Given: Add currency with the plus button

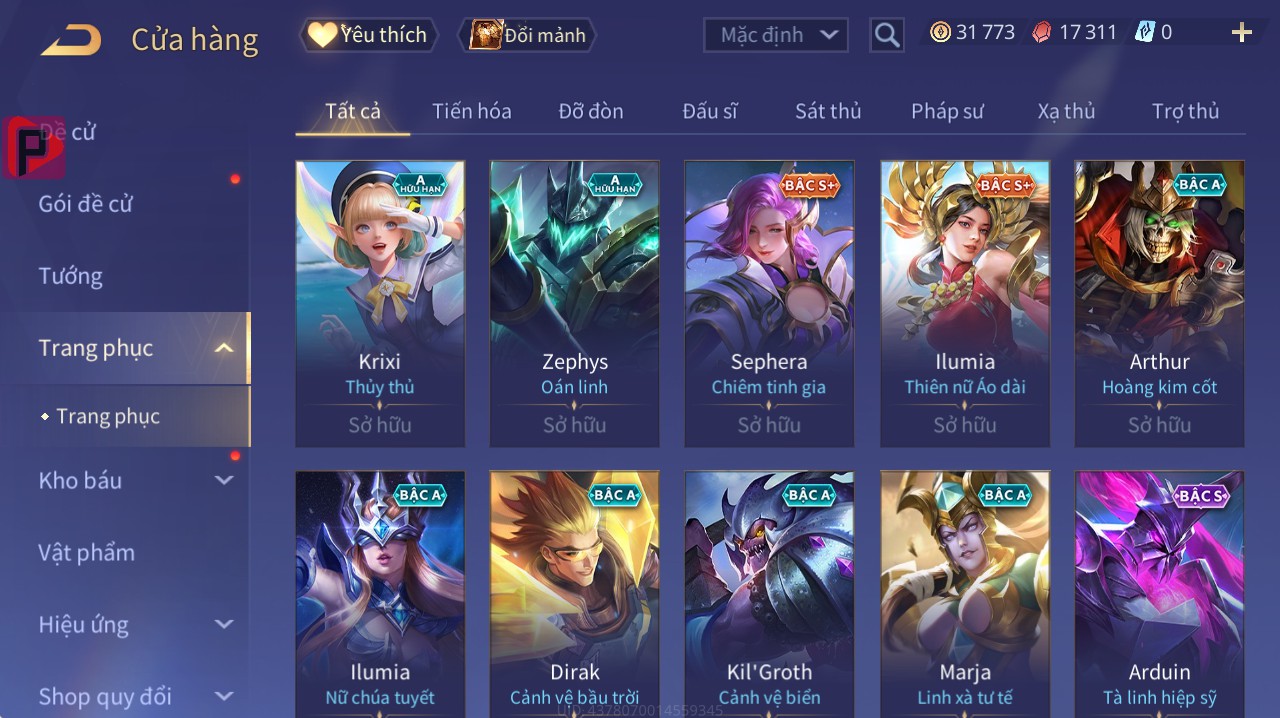Looking at the screenshot, I should (1241, 33).
